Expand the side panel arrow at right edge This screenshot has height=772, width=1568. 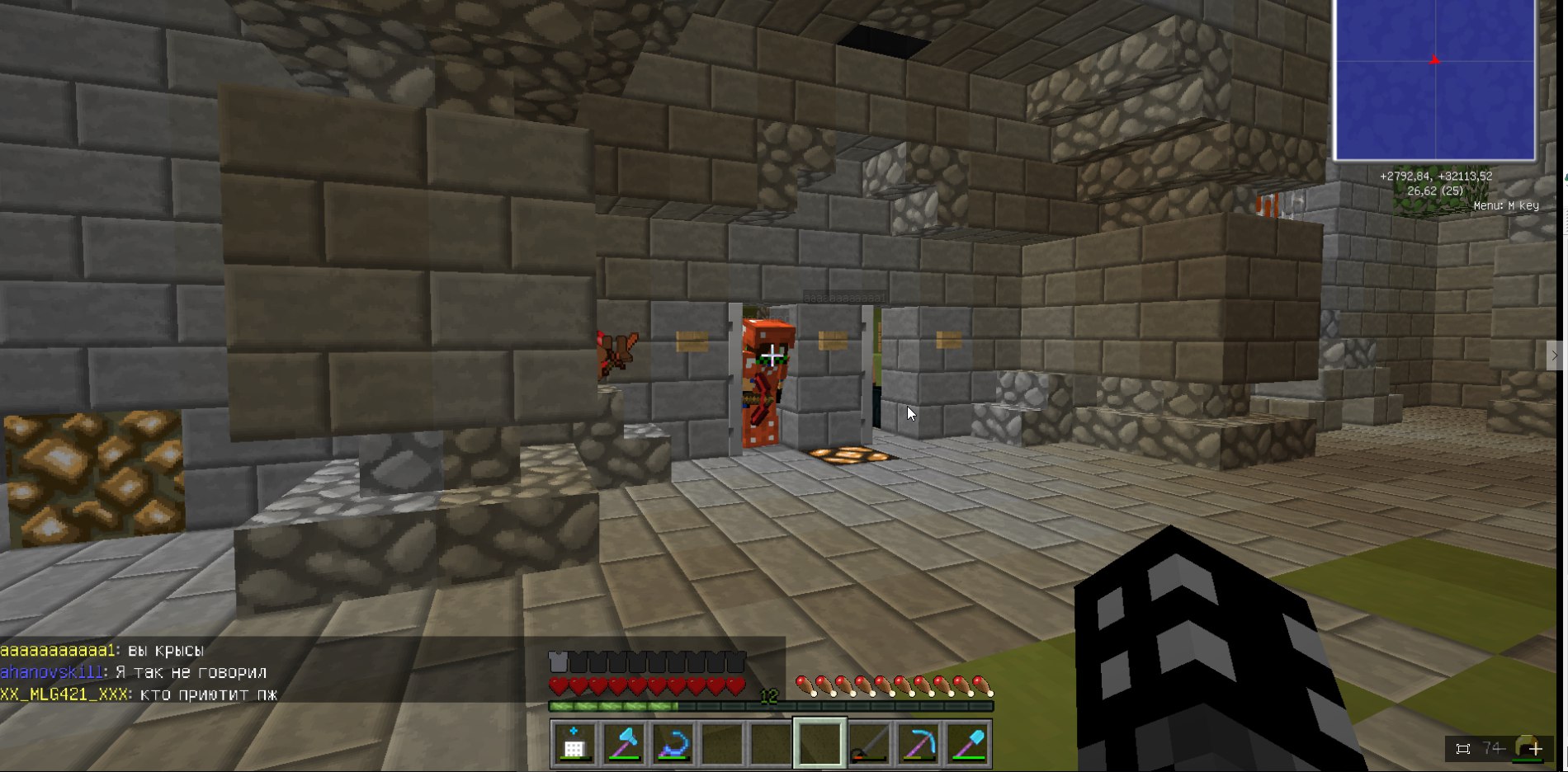(x=1554, y=355)
